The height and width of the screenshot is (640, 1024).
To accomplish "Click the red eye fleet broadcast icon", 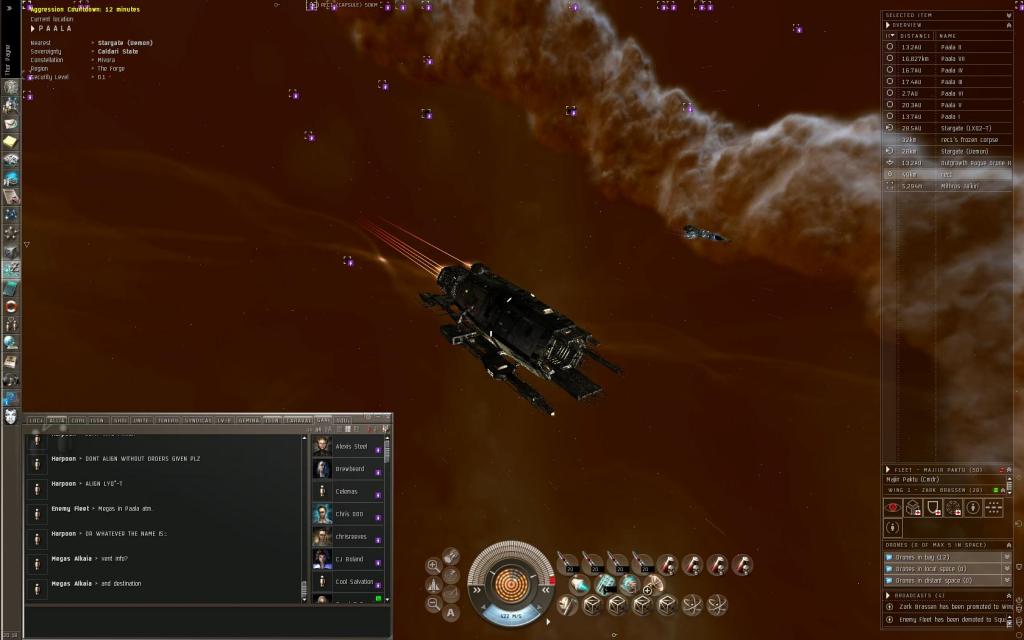I will 893,508.
